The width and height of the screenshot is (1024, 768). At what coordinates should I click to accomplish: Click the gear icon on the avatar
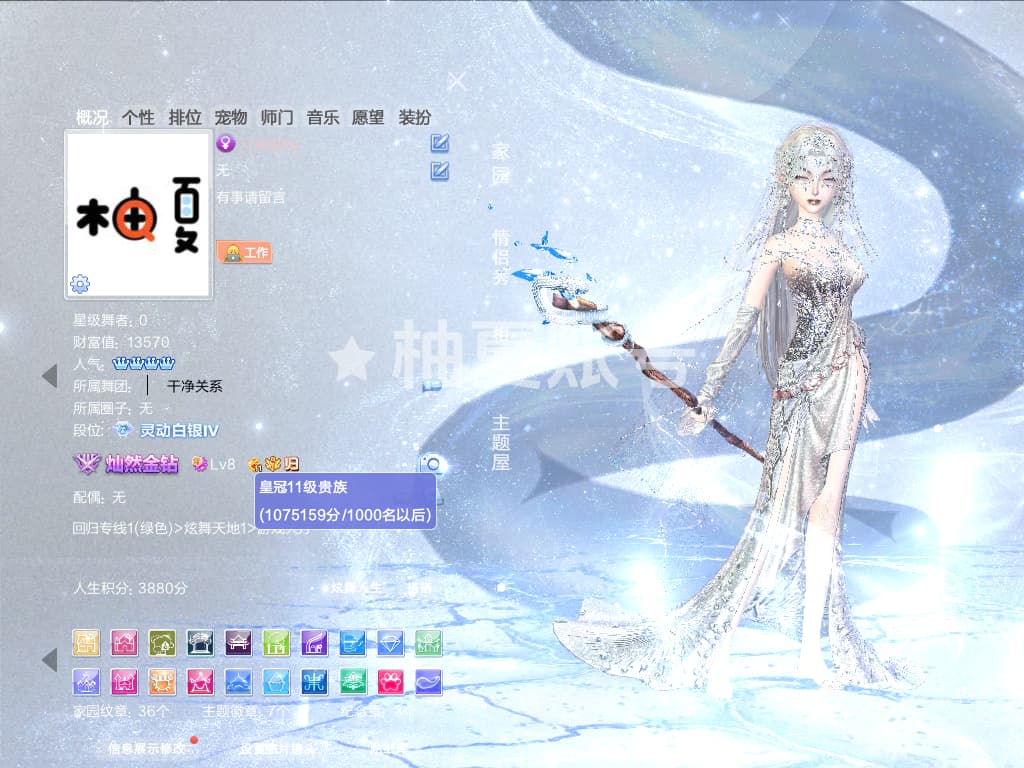click(x=80, y=284)
